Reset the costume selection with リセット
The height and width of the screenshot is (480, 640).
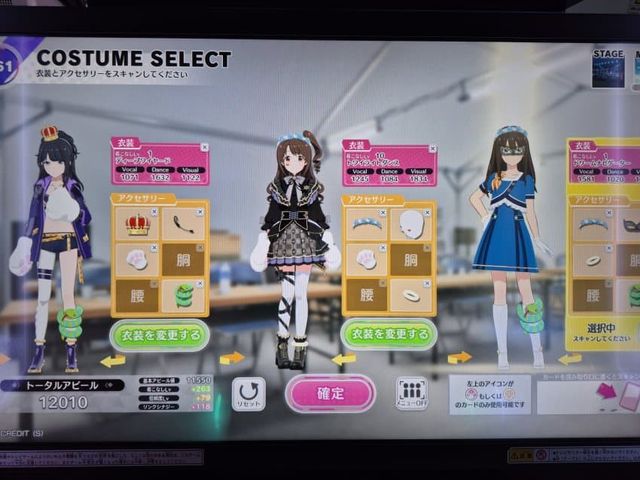[248, 394]
